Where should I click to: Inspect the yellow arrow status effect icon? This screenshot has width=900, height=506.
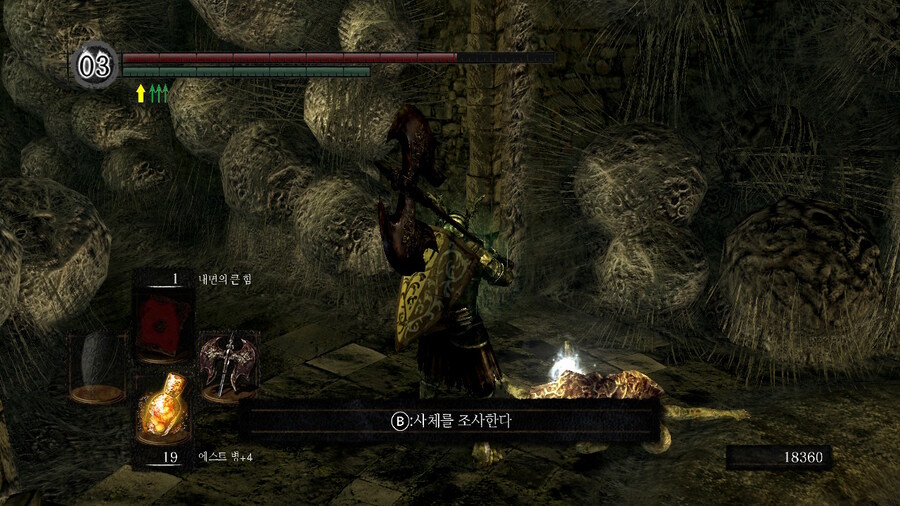(x=141, y=93)
